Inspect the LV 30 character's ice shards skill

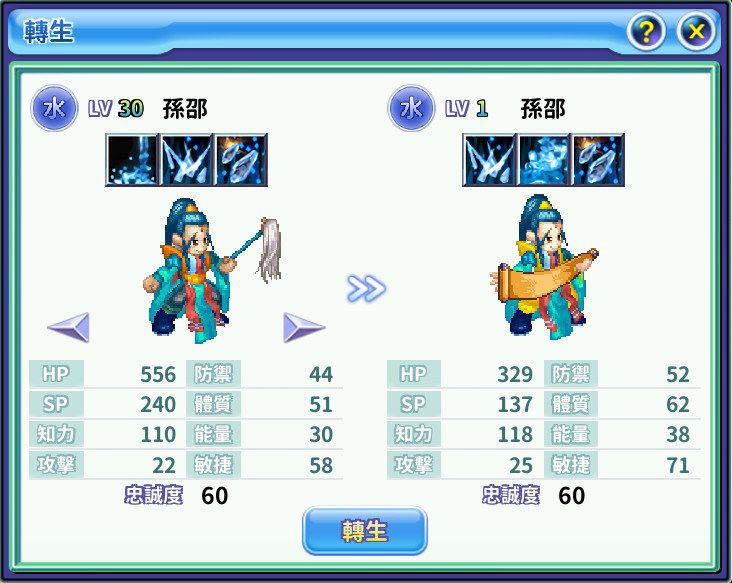(x=186, y=160)
